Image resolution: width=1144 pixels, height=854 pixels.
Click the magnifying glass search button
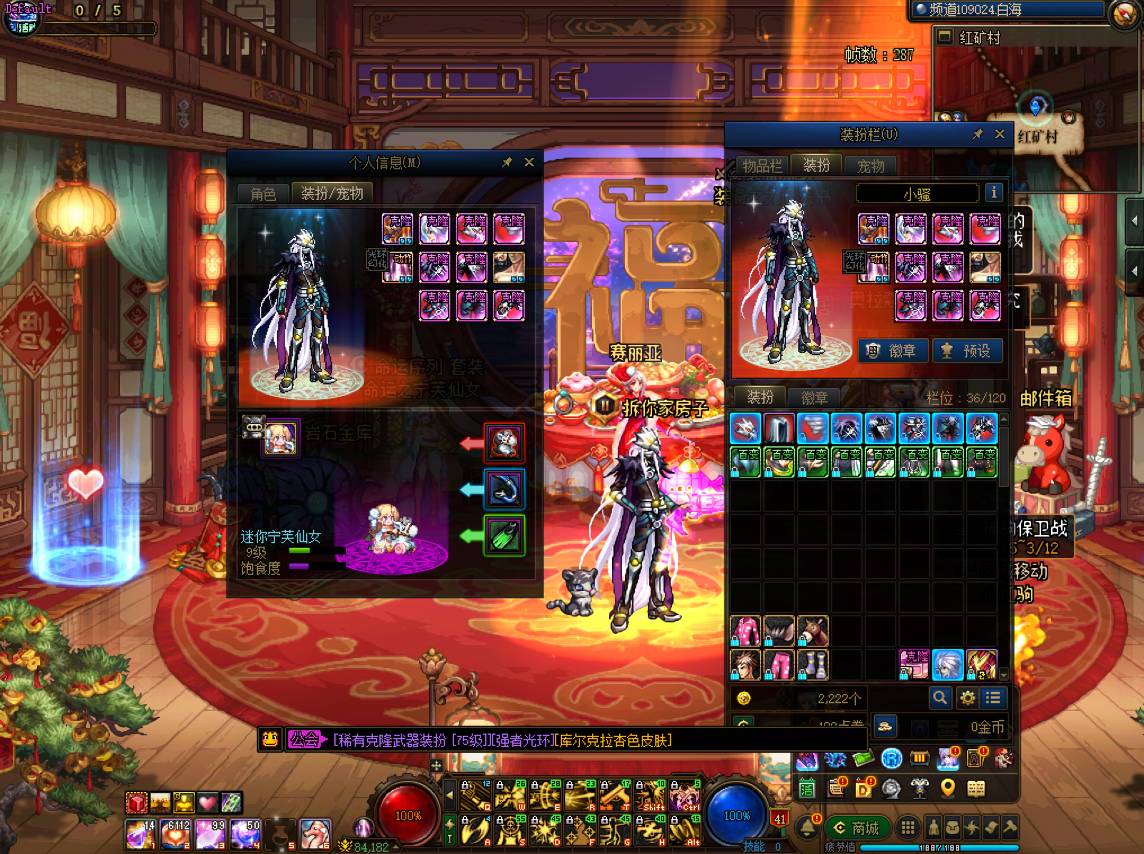click(940, 698)
